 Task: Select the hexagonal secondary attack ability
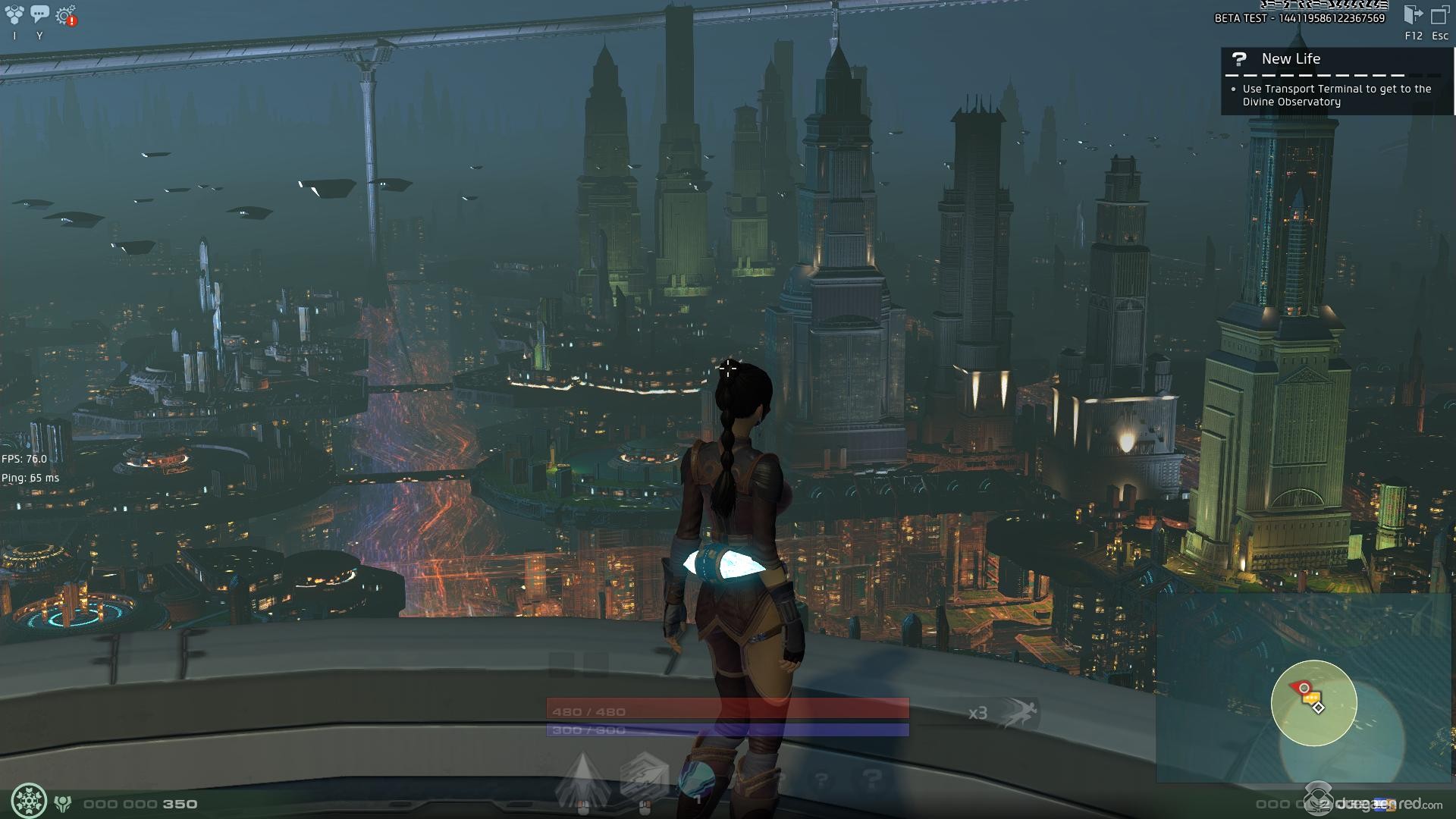click(x=643, y=779)
